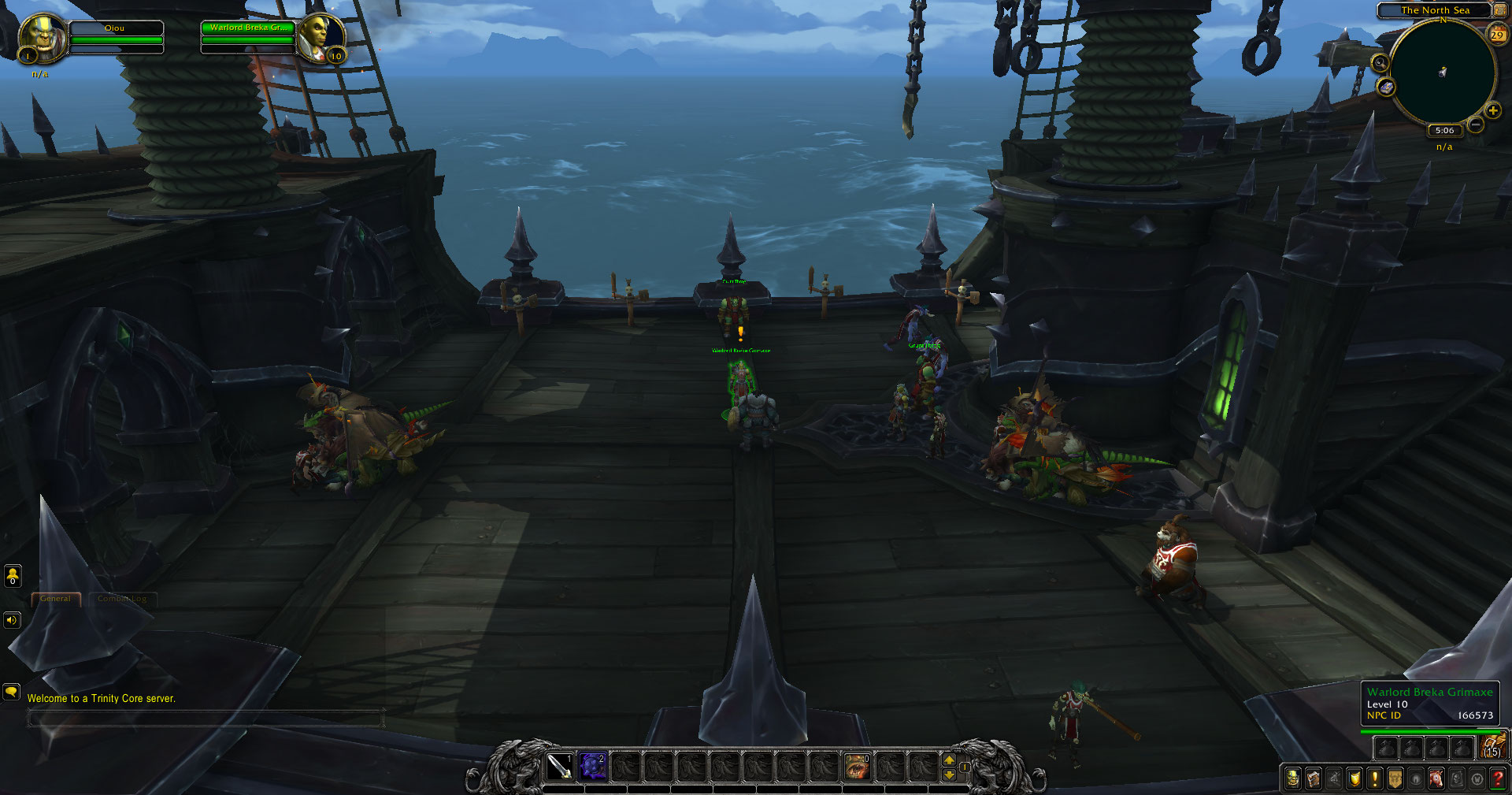Toggle the voice chat speaker button
Image resolution: width=1512 pixels, height=795 pixels.
click(x=11, y=619)
